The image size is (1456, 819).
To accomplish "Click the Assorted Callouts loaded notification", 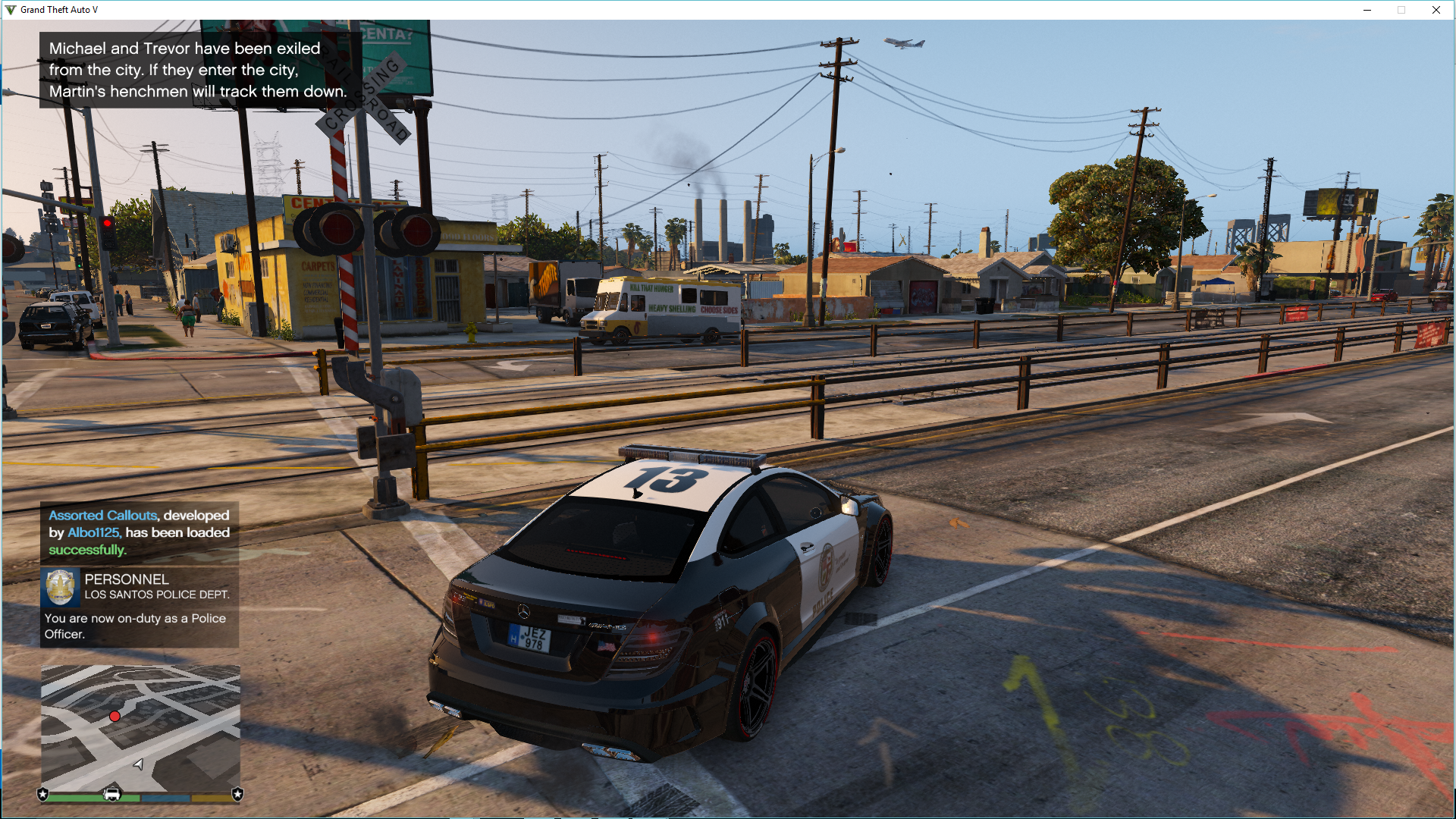I will coord(140,532).
